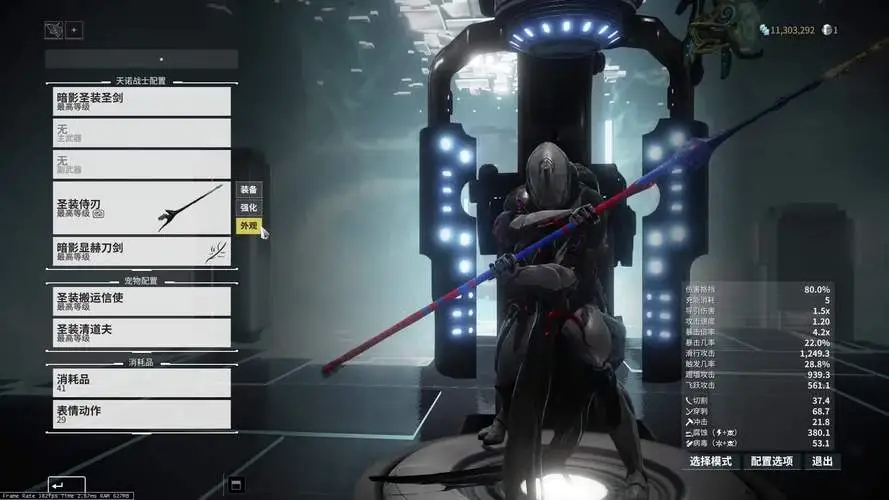The width and height of the screenshot is (889, 500).
Task: Click the back arrow button
Action: pos(66,485)
